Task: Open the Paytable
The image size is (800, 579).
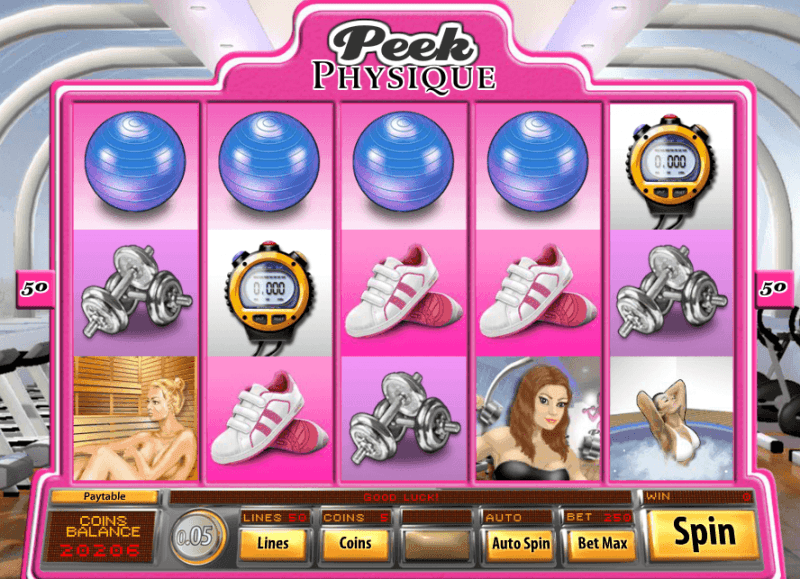Action: [x=105, y=496]
